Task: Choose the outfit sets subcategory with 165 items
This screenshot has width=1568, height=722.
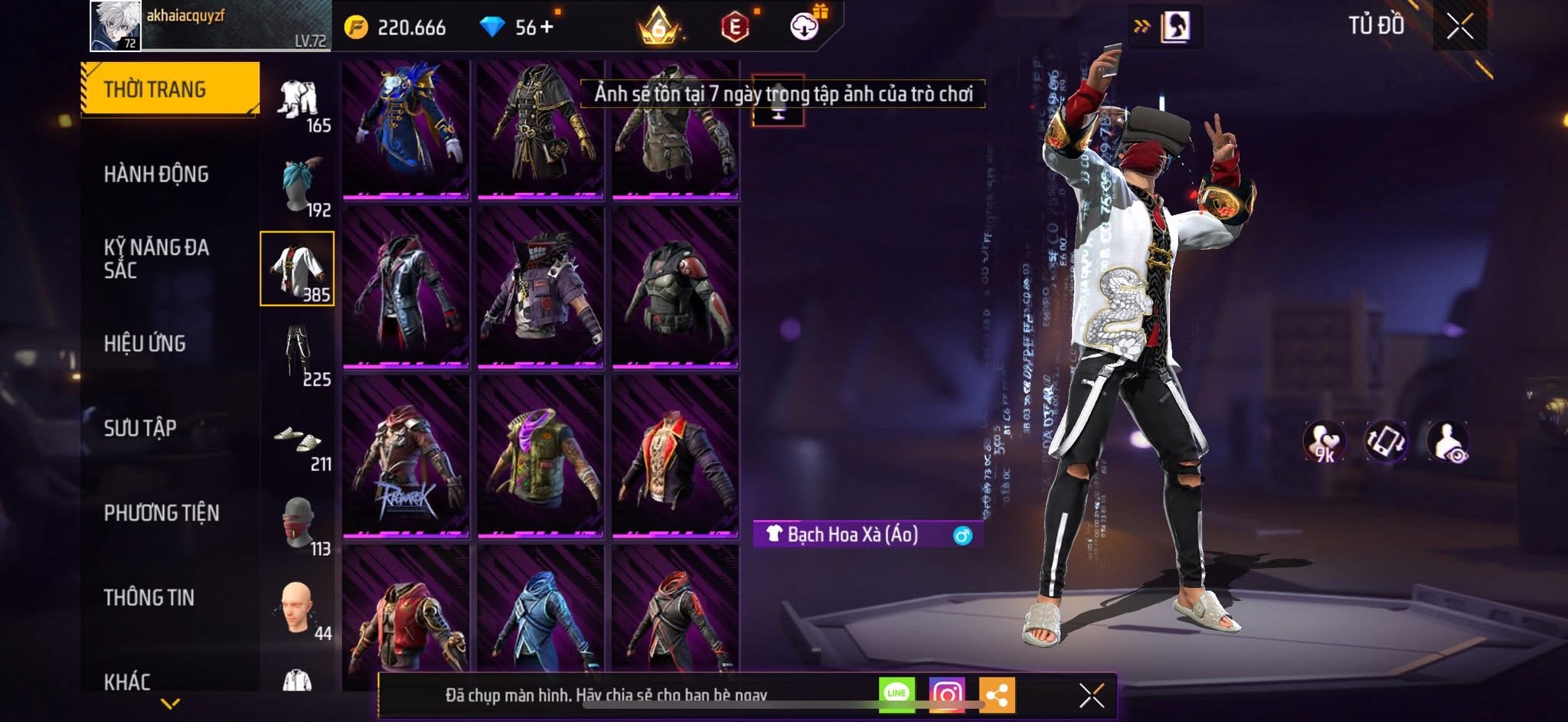Action: tap(299, 103)
